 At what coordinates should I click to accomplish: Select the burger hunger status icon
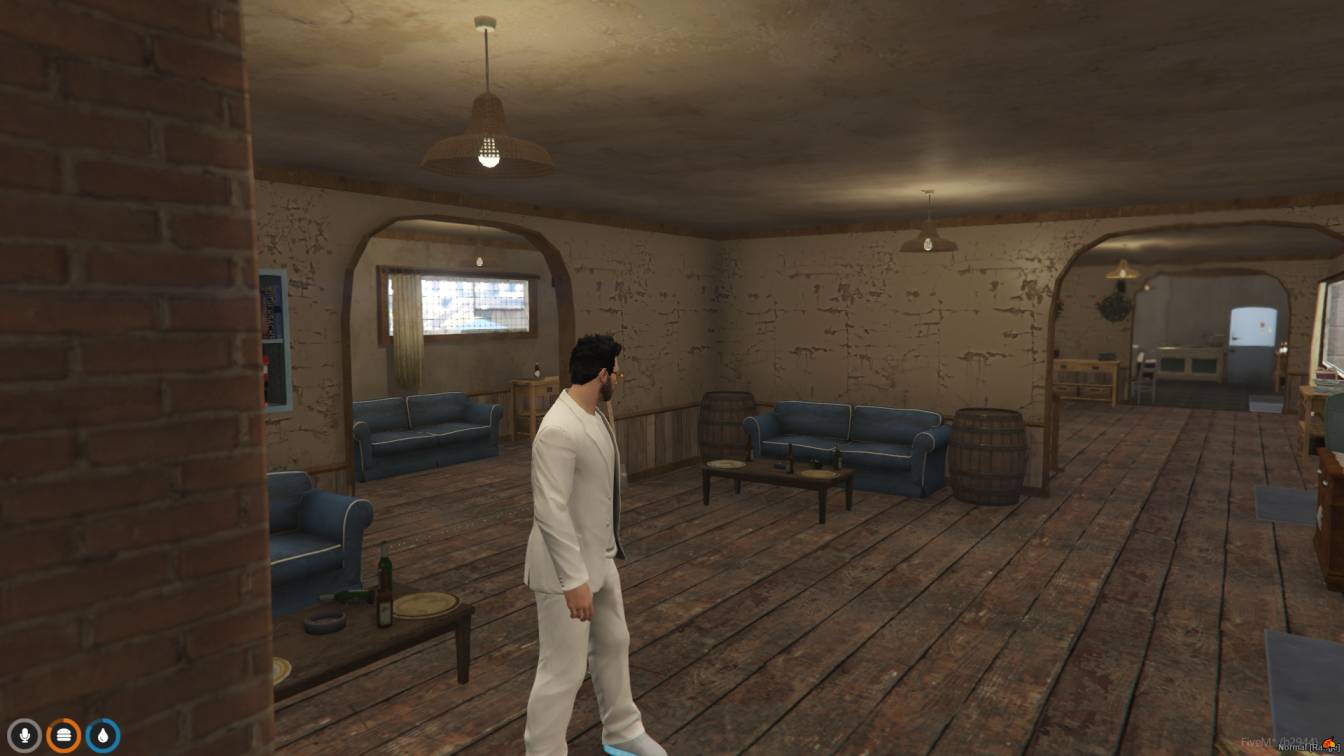pyautogui.click(x=63, y=736)
